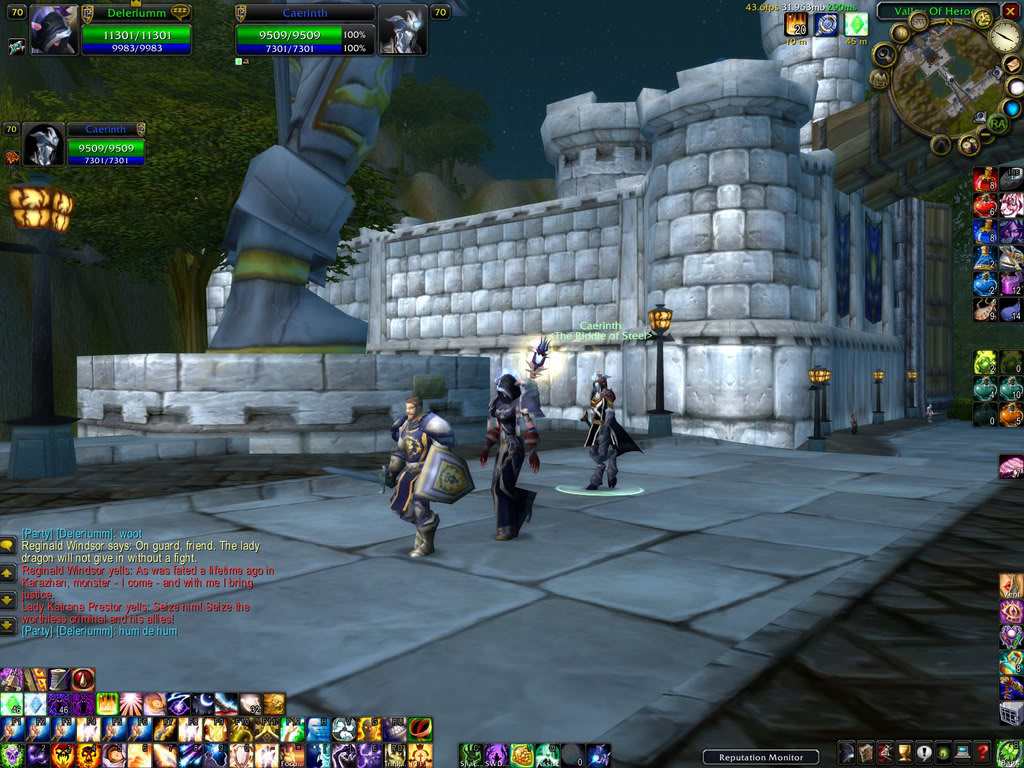Click Caerinth's target portrait
Screen dimensions: 1024x768
402,30
